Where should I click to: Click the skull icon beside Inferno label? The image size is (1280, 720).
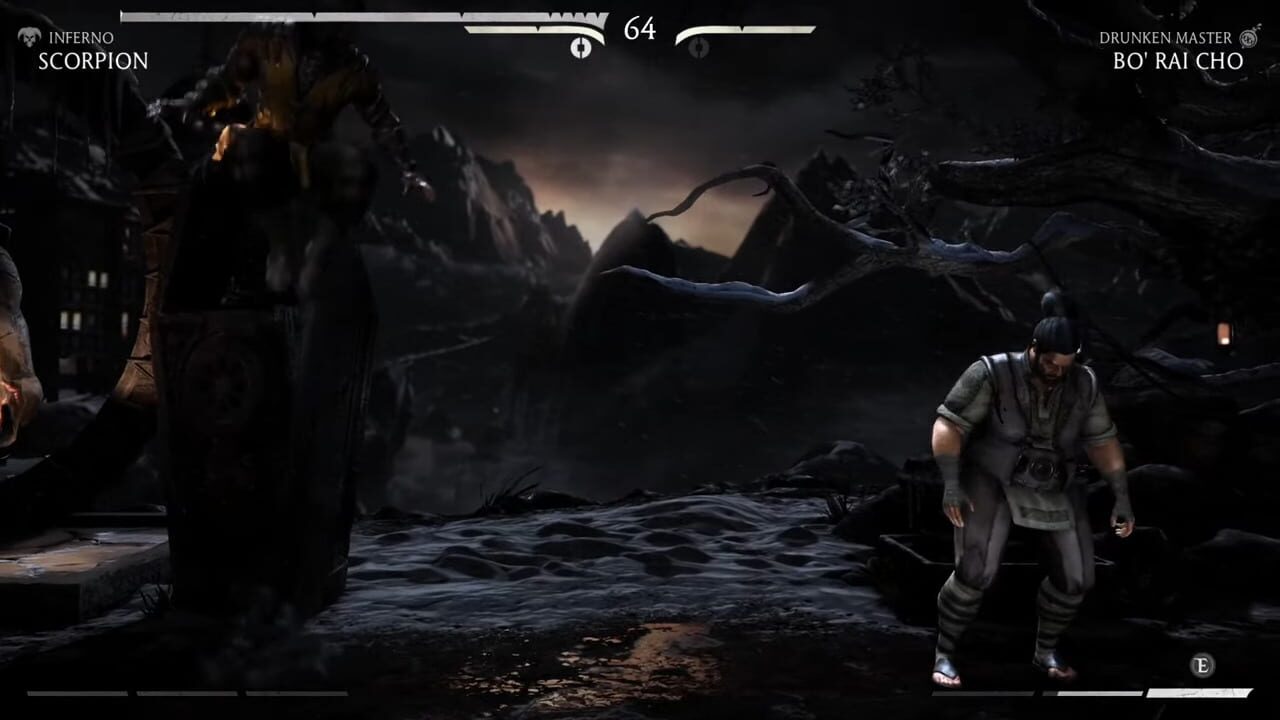[29, 38]
